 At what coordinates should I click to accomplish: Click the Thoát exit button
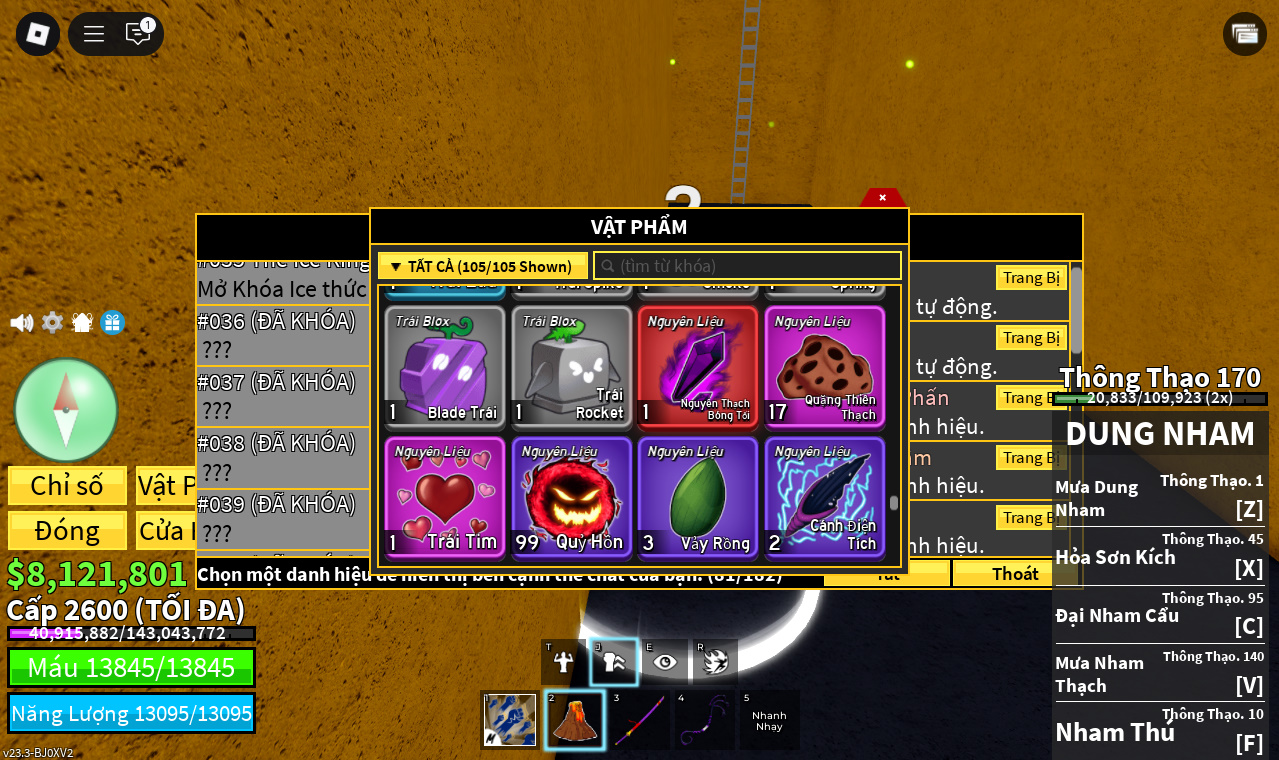coord(1014,573)
